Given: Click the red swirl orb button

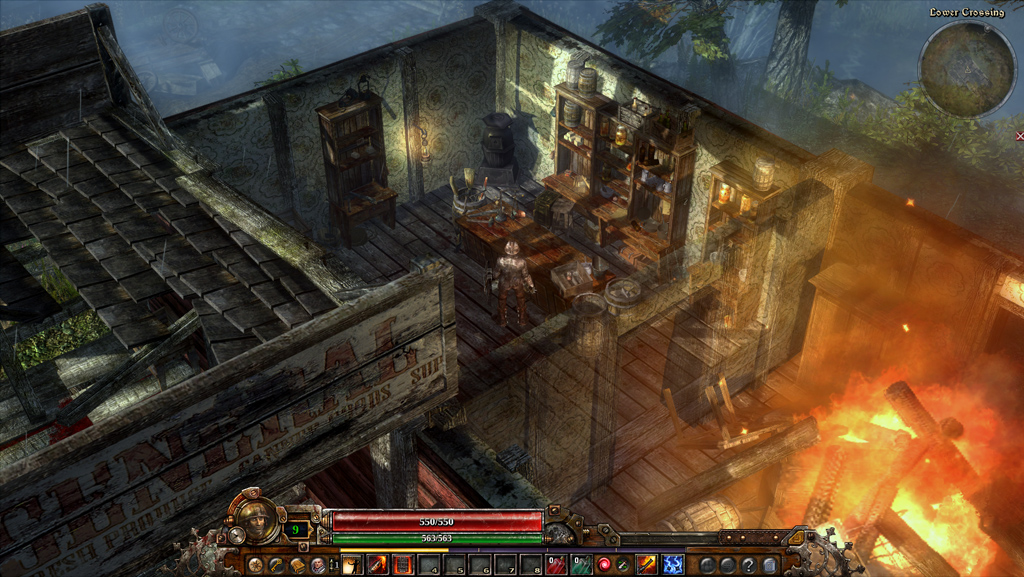Looking at the screenshot, I should tap(604, 565).
